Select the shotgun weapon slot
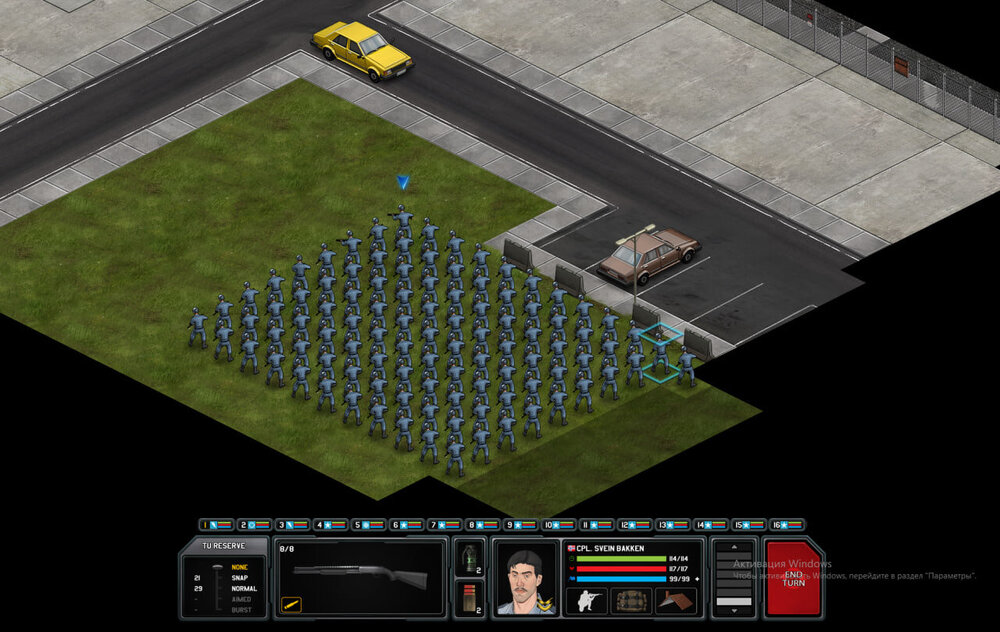The height and width of the screenshot is (632, 1000). click(x=360, y=576)
